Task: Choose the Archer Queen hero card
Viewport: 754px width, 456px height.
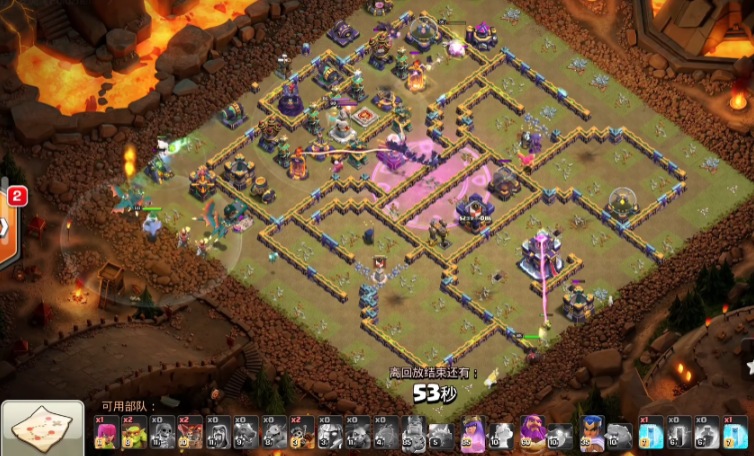Action: click(472, 432)
